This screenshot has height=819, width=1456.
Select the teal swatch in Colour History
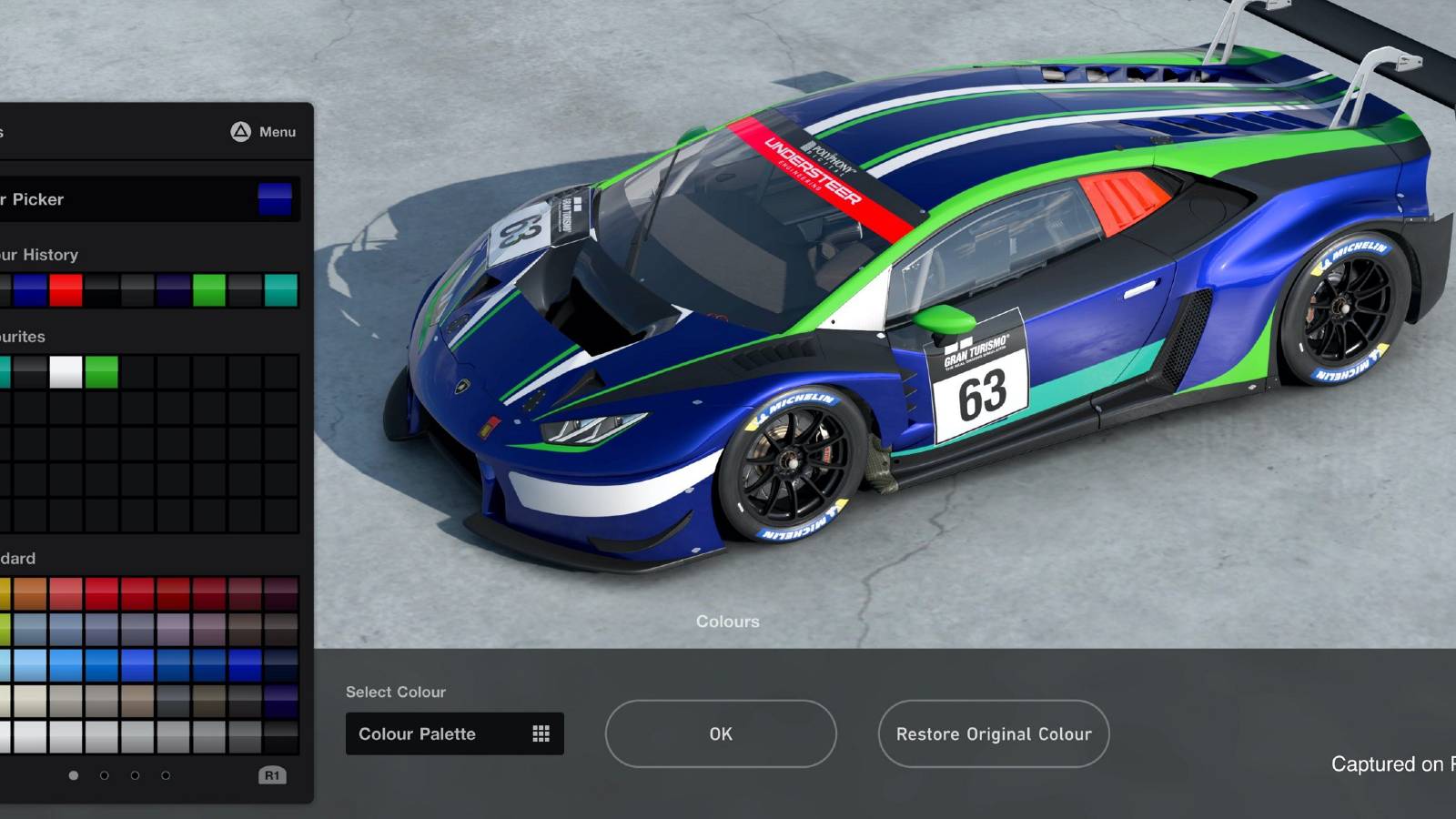click(281, 289)
